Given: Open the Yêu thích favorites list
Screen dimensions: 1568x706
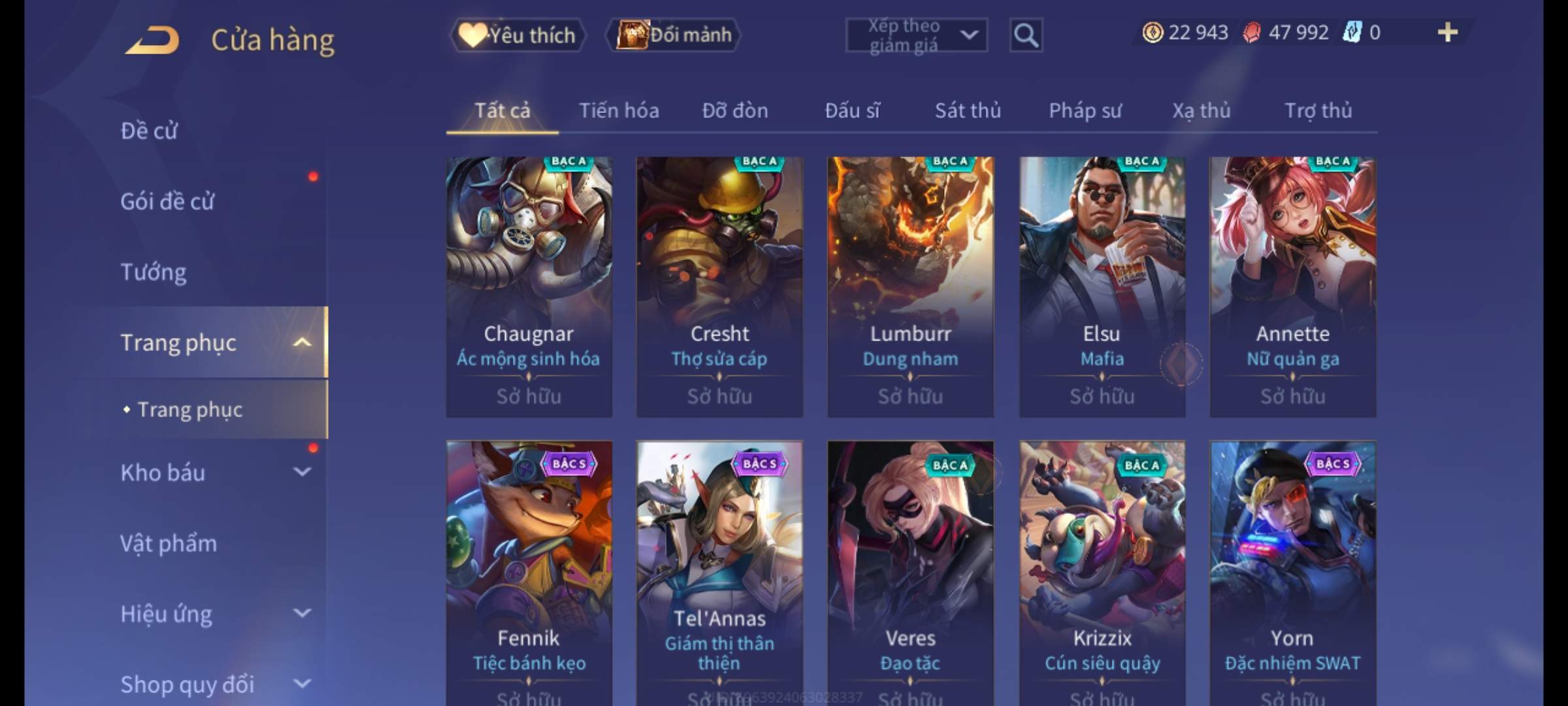Looking at the screenshot, I should pos(517,35).
